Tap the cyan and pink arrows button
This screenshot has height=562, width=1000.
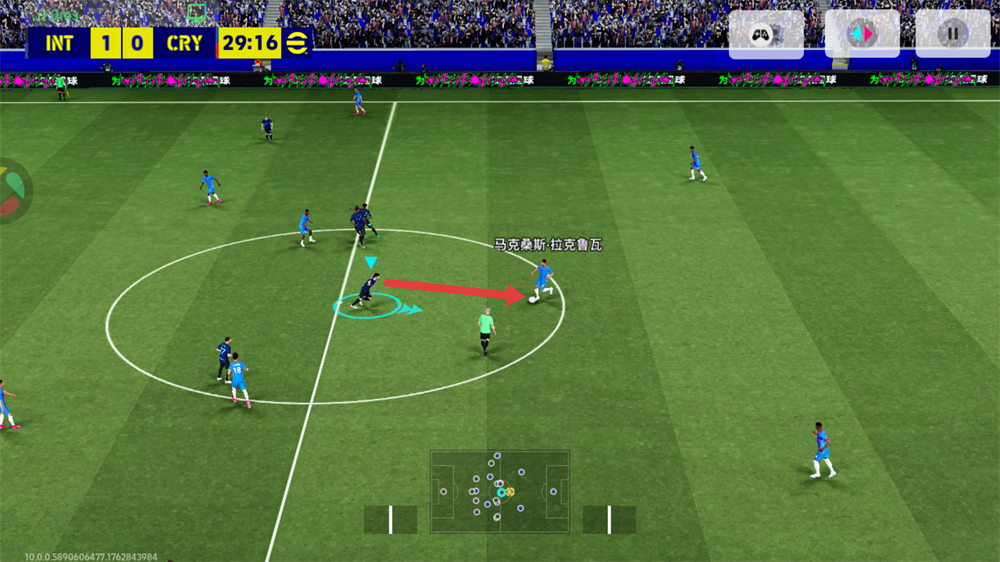coord(860,34)
